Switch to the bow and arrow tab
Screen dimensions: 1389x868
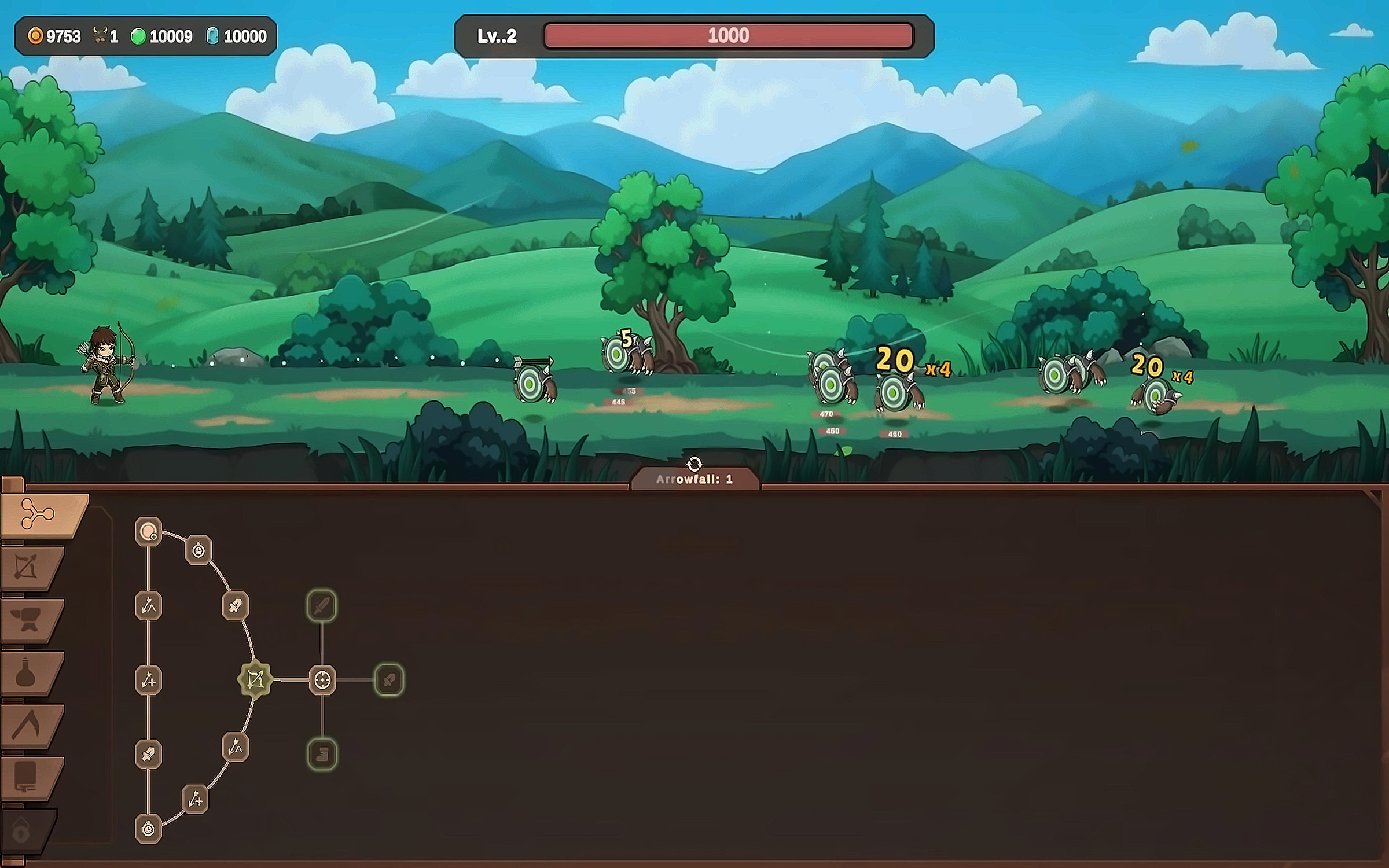28,567
